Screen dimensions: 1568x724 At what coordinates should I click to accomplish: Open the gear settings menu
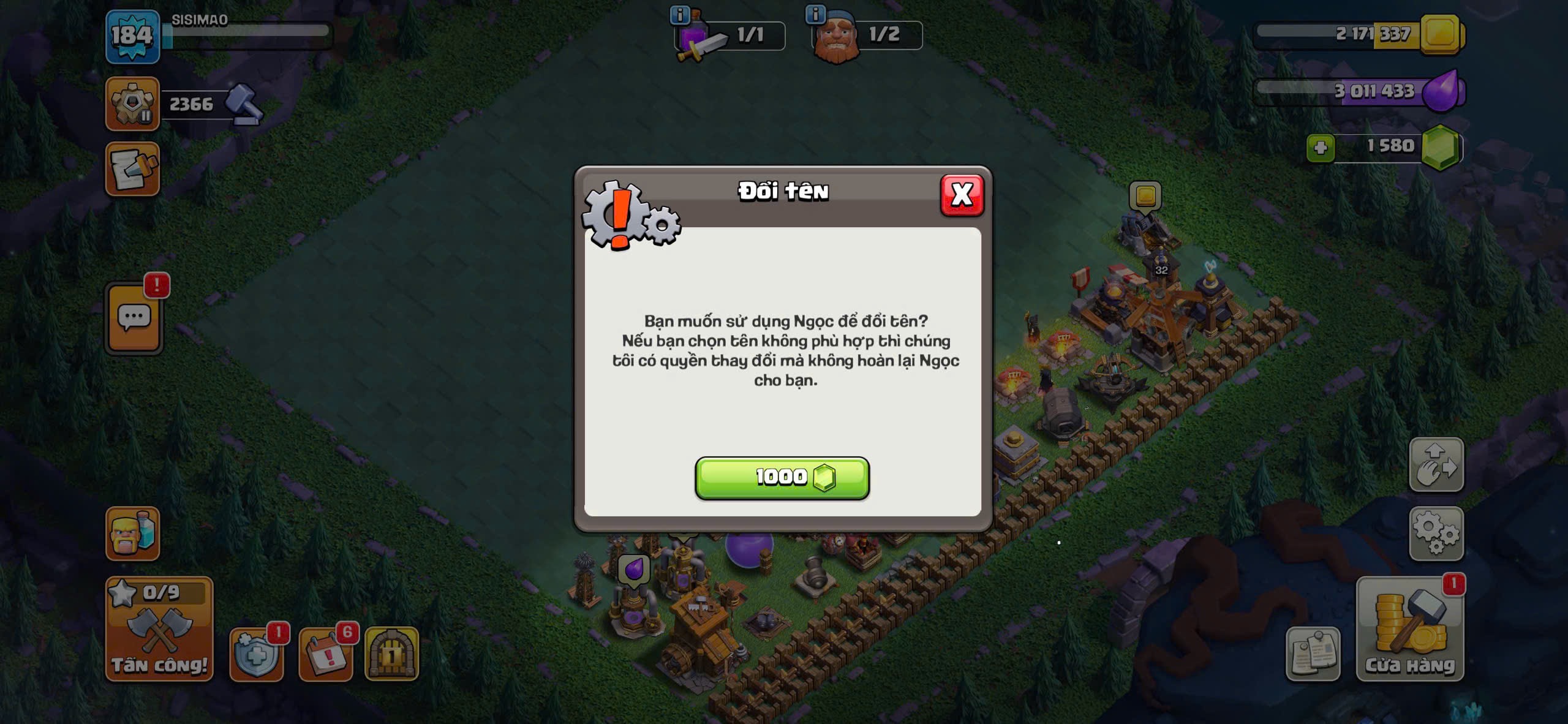(1436, 534)
